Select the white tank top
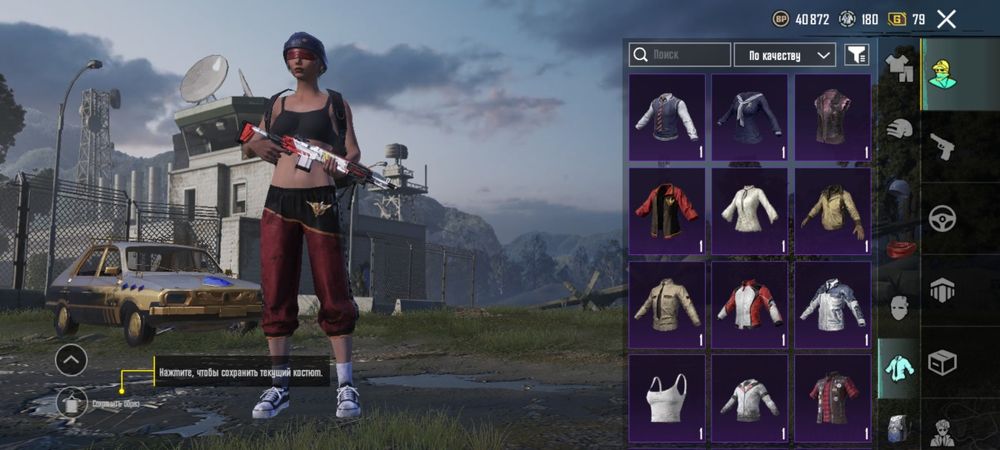The image size is (1000, 450). pos(667,397)
